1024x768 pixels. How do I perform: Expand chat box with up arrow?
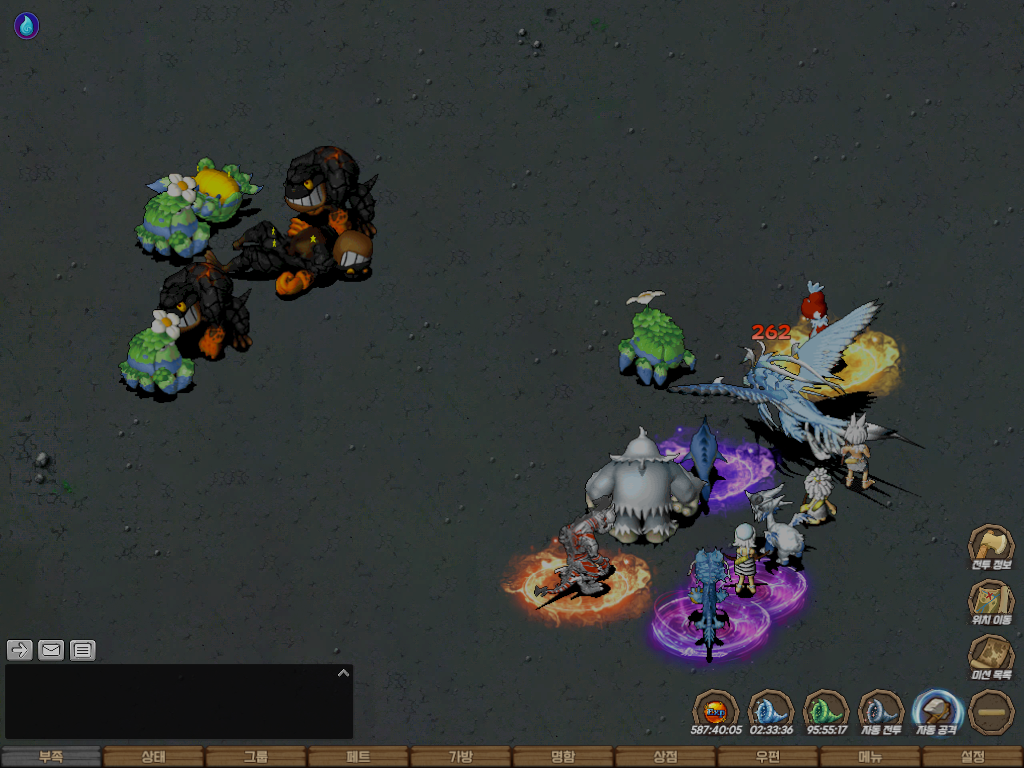click(343, 673)
